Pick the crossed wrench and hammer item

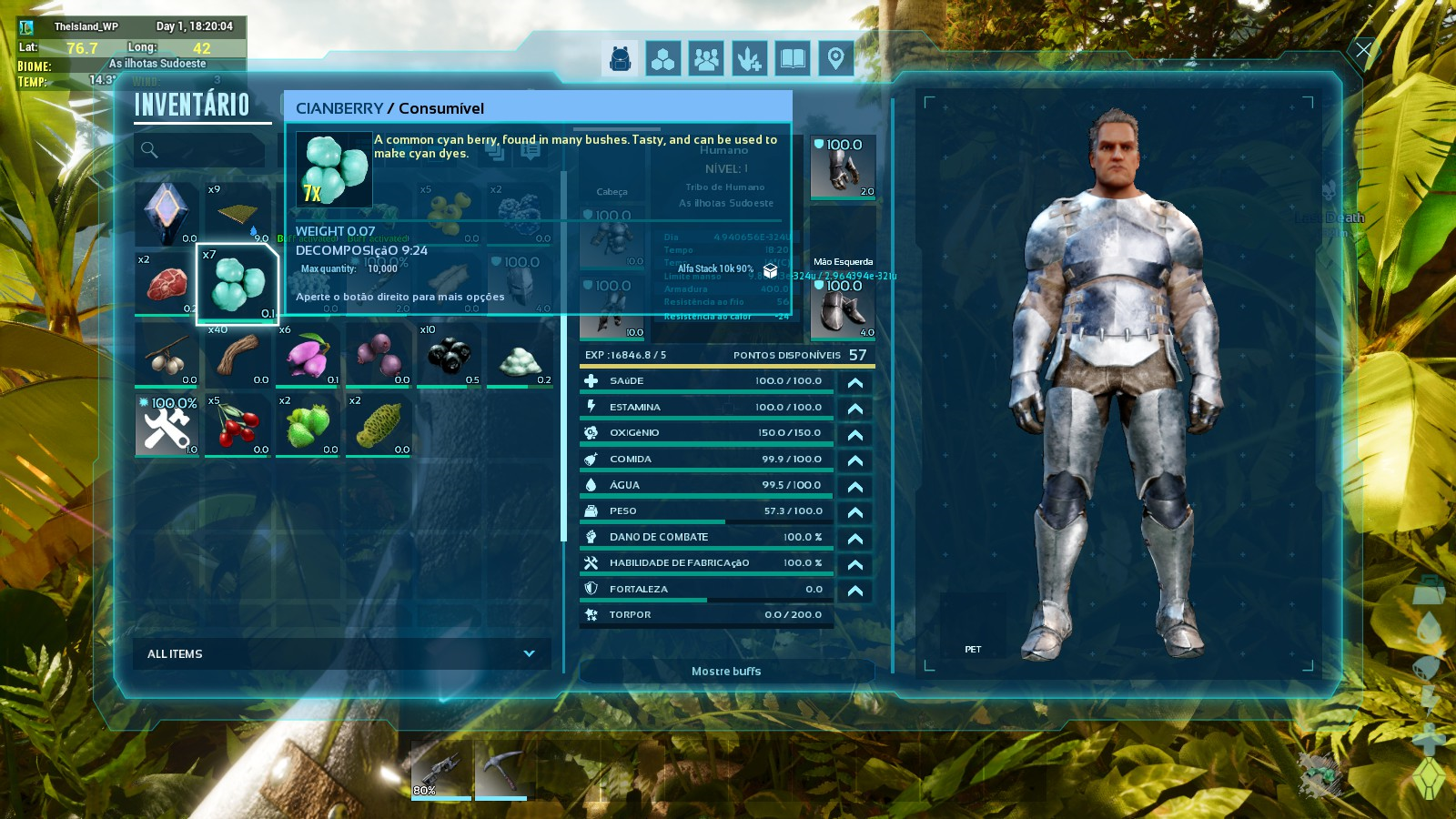tap(167, 425)
